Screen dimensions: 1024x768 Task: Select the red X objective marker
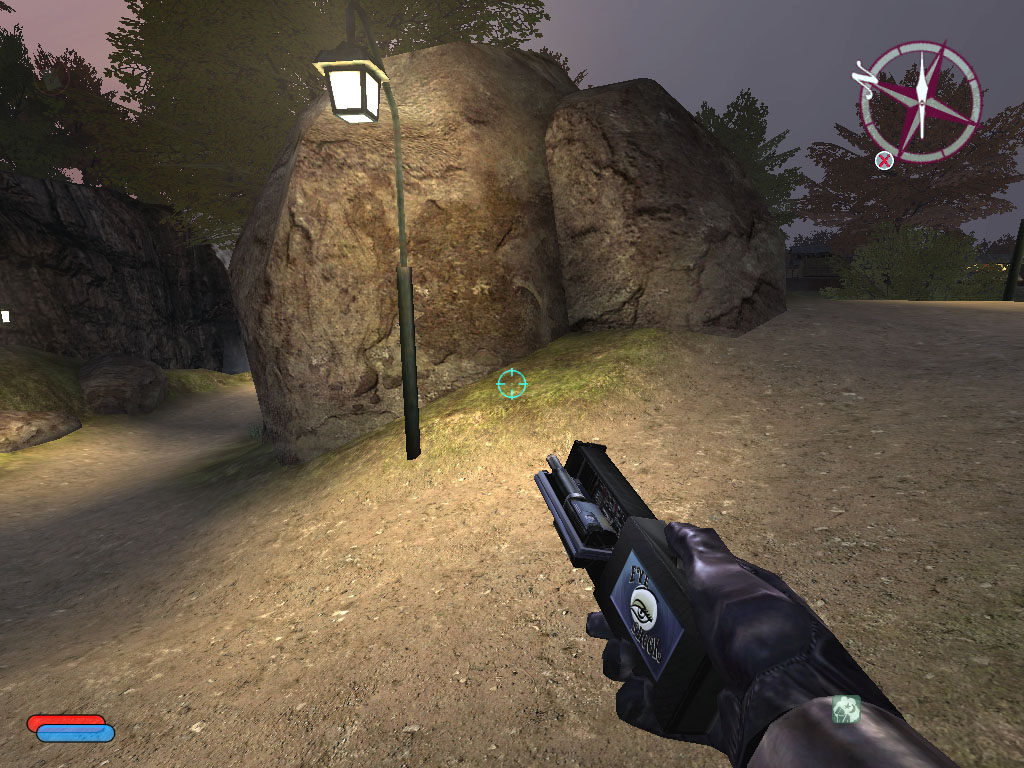884,160
